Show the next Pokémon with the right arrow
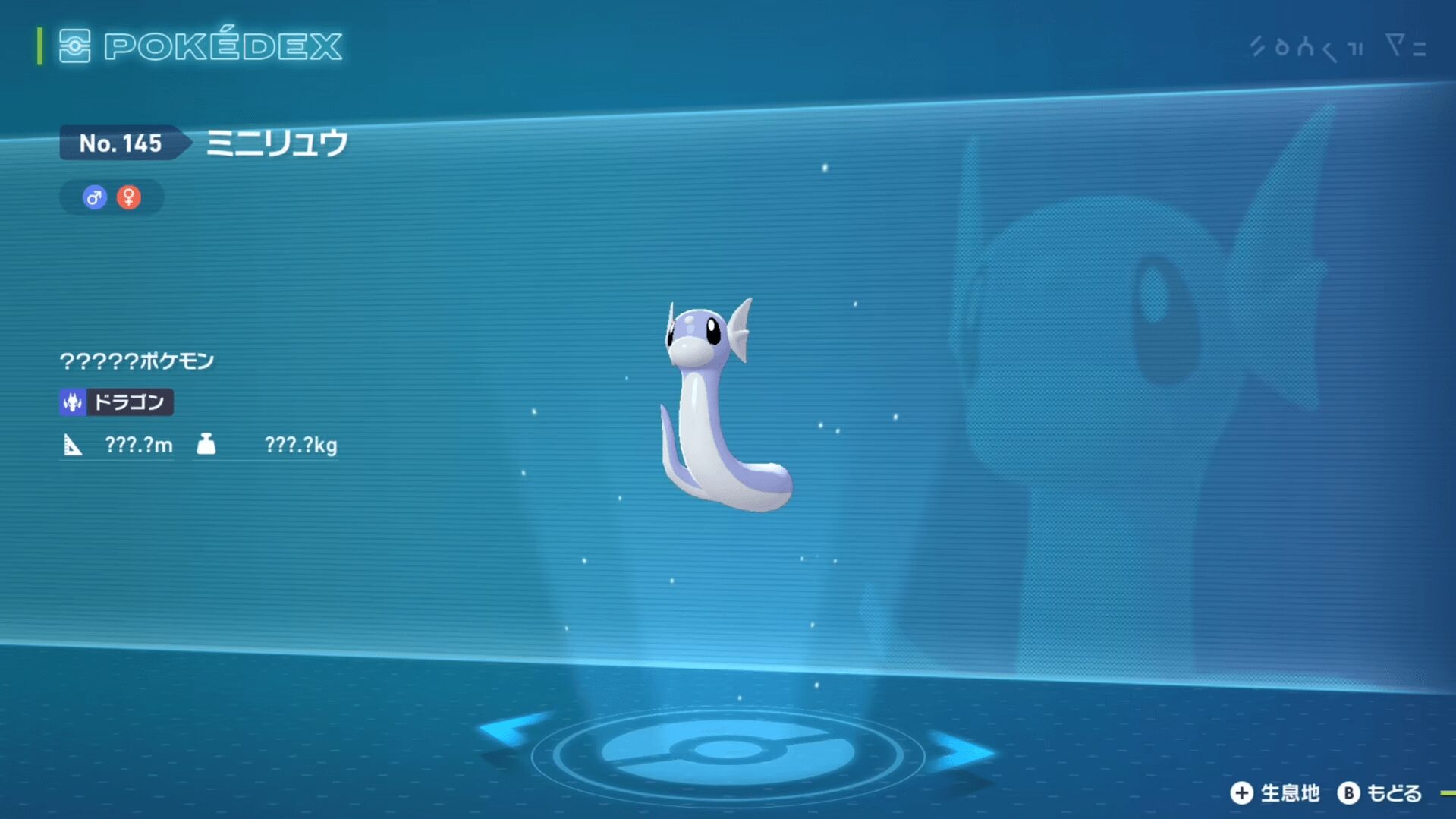 962,752
